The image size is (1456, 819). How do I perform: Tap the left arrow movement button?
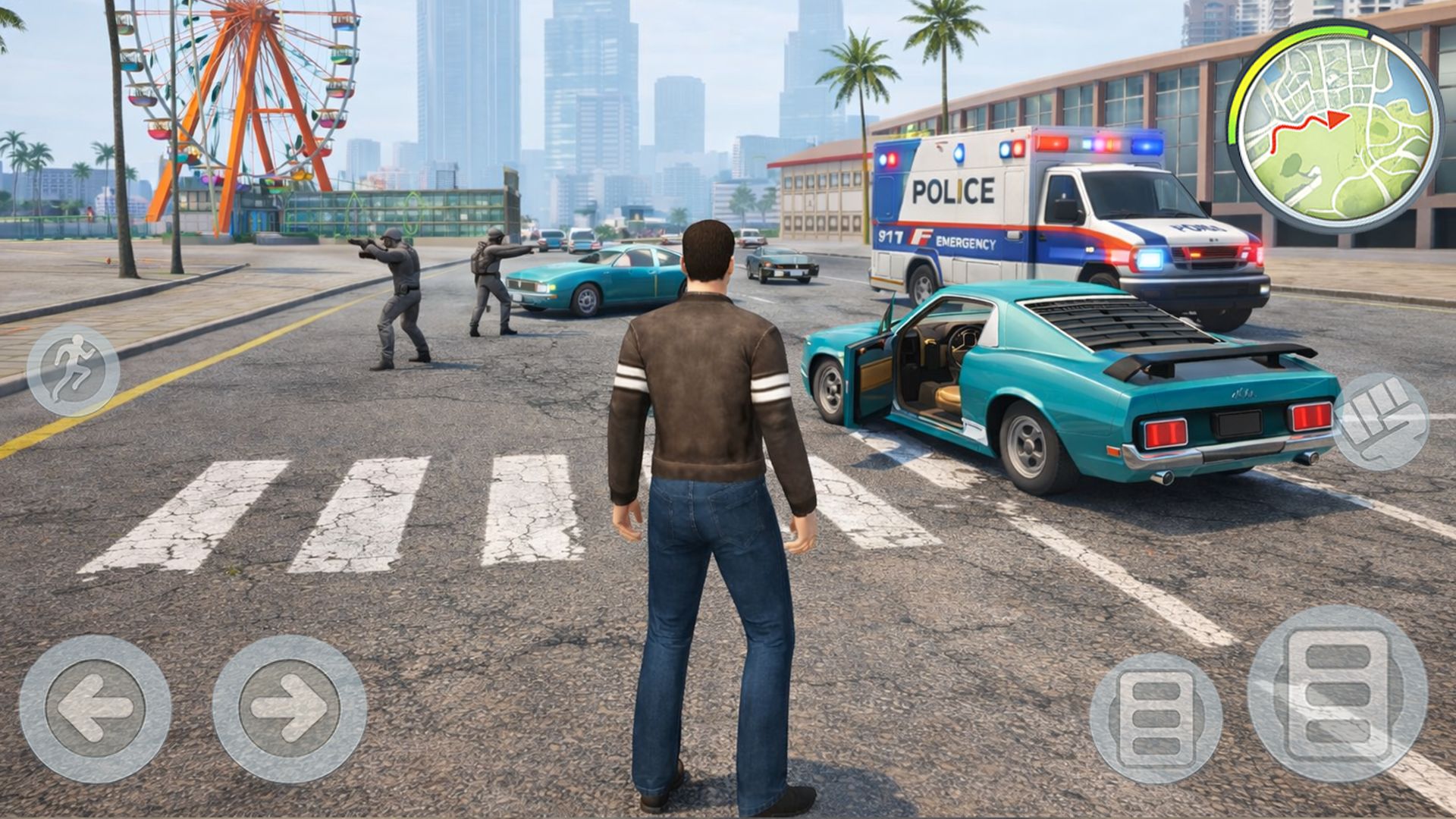[x=96, y=708]
